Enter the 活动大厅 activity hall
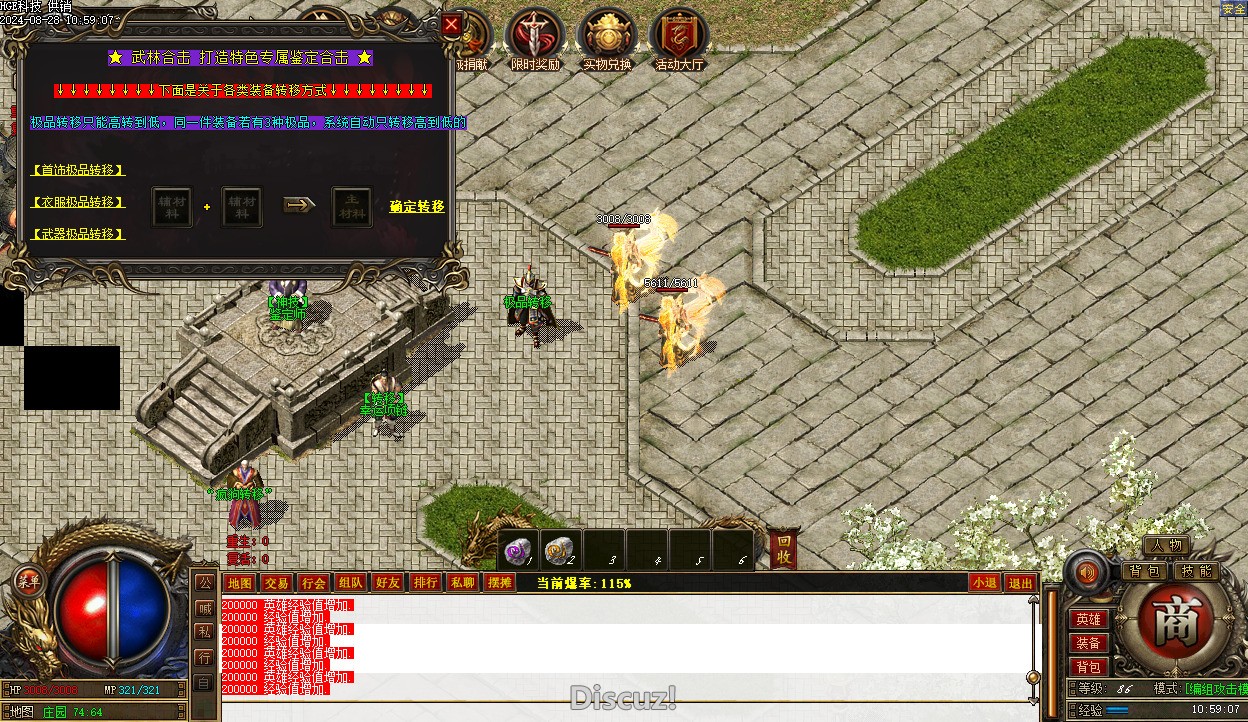Screen dimensions: 1248x722 [x=679, y=37]
